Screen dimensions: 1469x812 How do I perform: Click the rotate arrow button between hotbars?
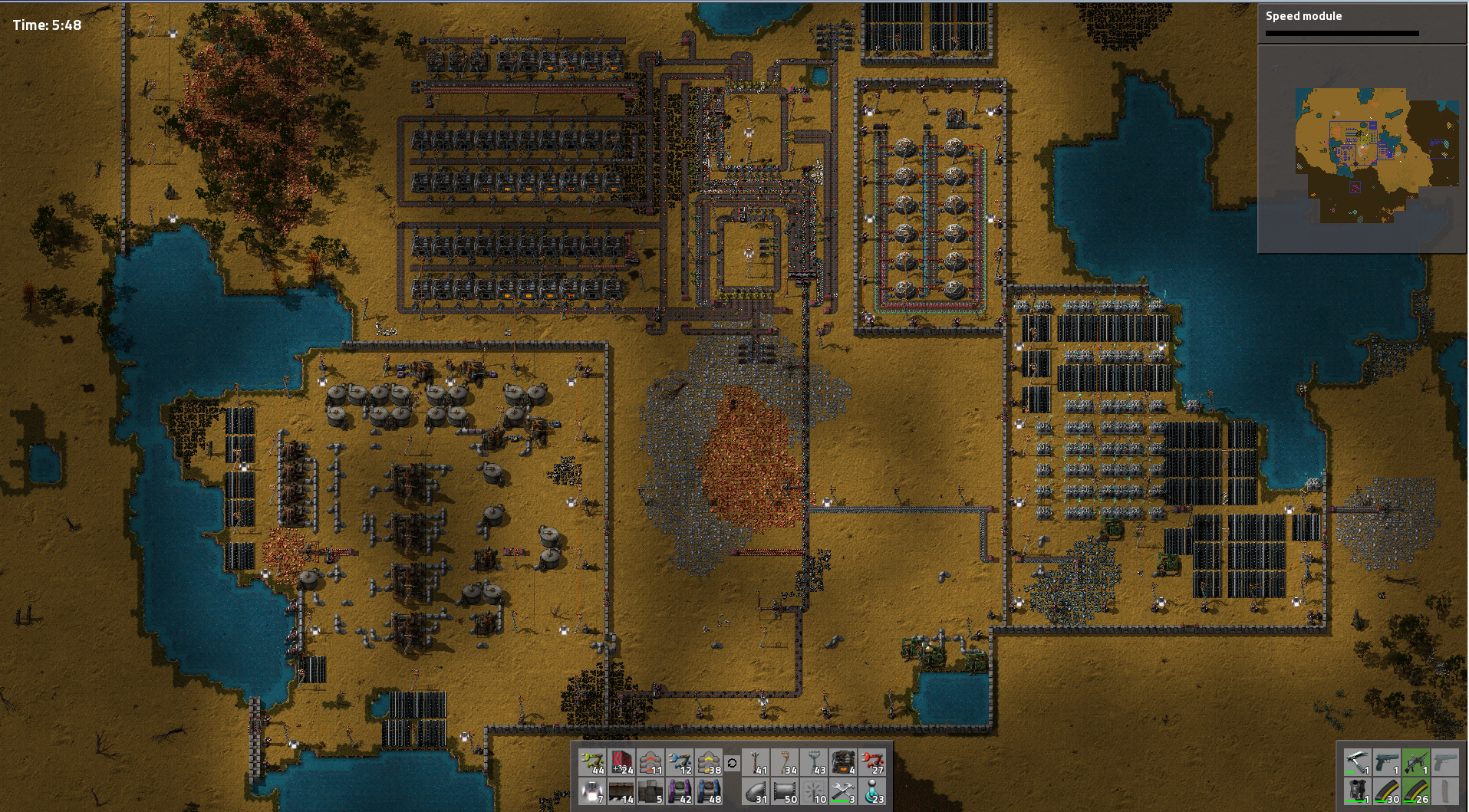732,763
